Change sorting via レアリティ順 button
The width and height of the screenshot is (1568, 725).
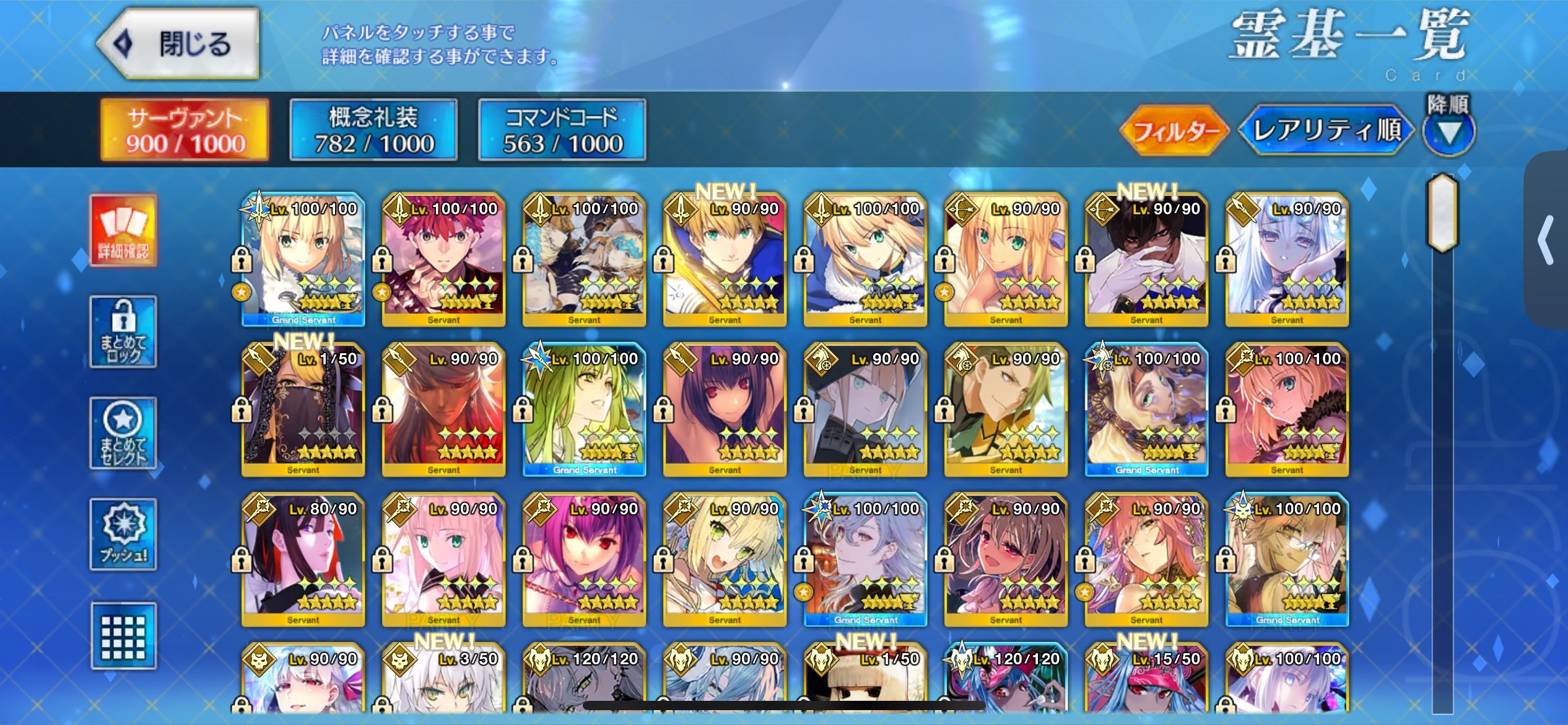point(1326,131)
